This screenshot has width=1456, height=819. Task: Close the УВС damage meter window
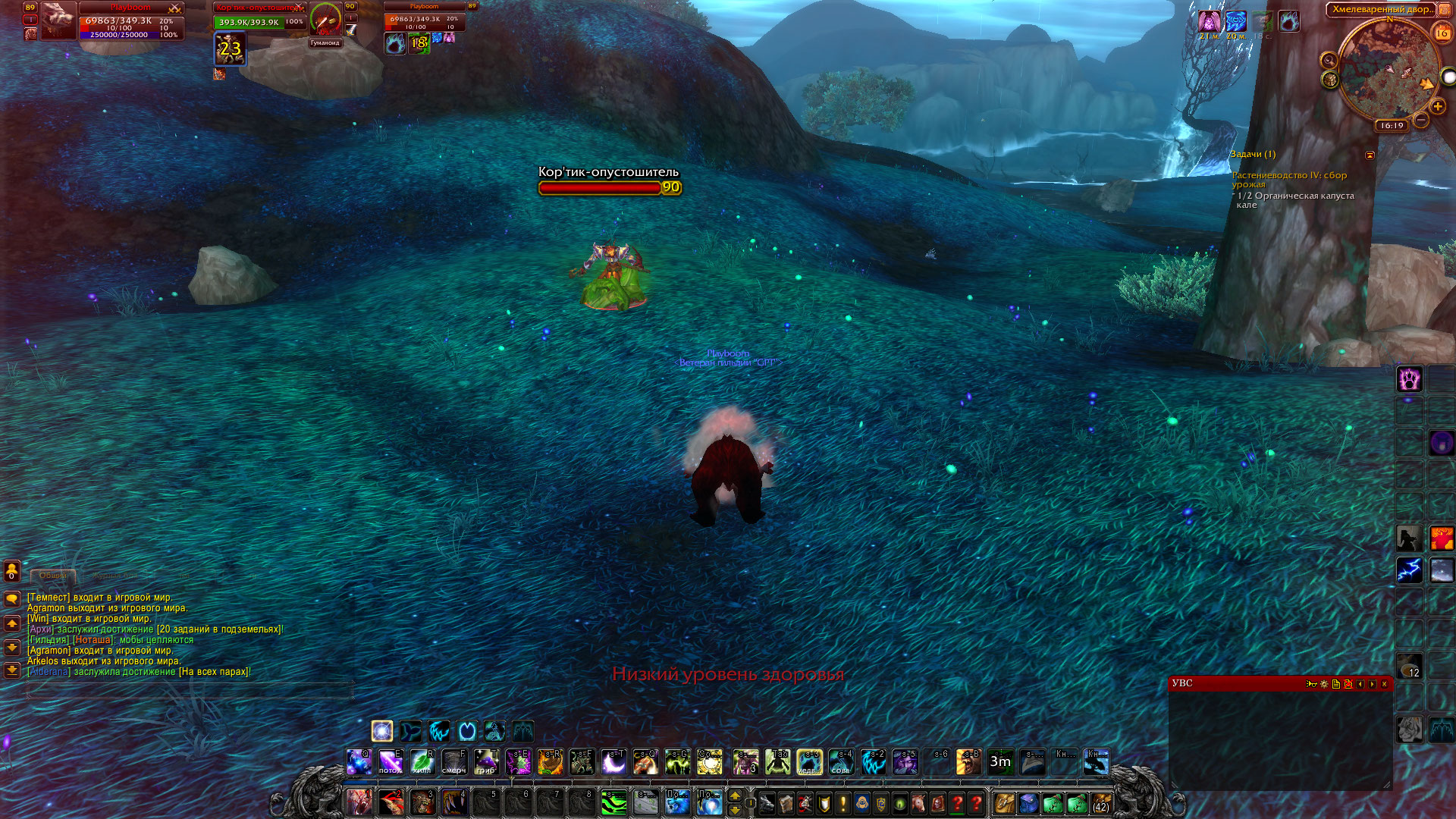pyautogui.click(x=1385, y=684)
